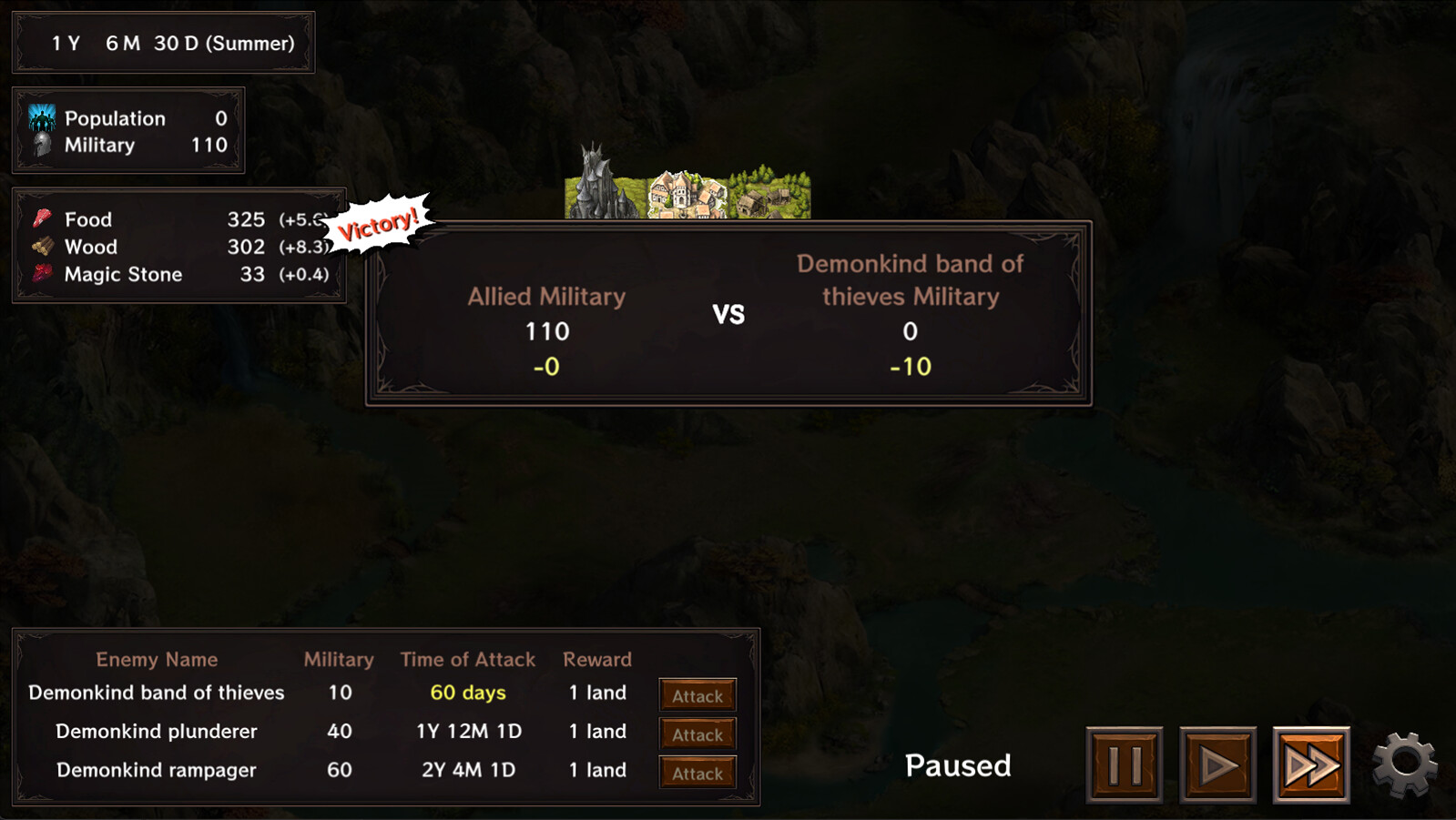Click the Enemy Name column header

click(x=157, y=659)
